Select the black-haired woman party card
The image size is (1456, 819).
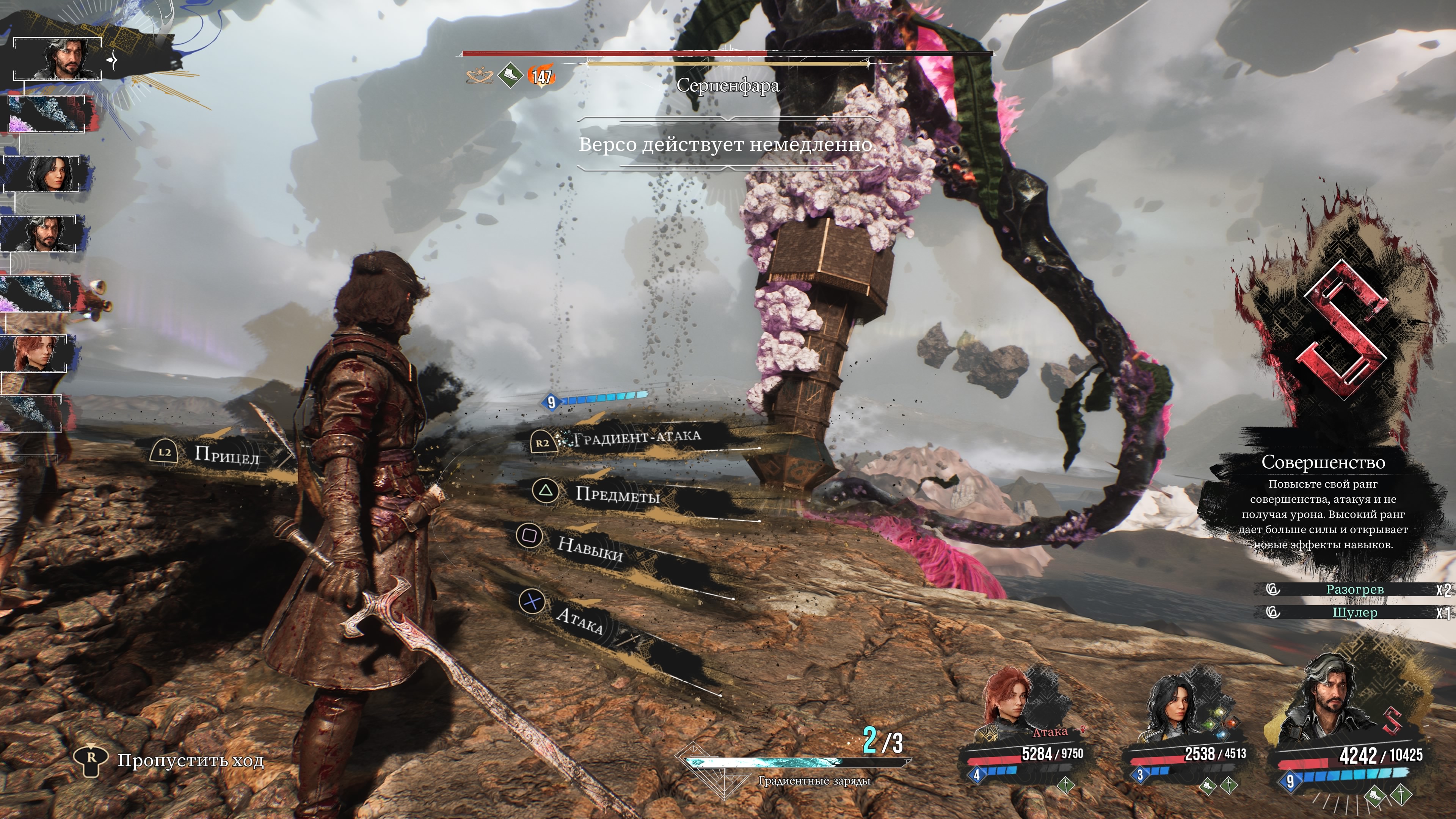pyautogui.click(x=1187, y=729)
